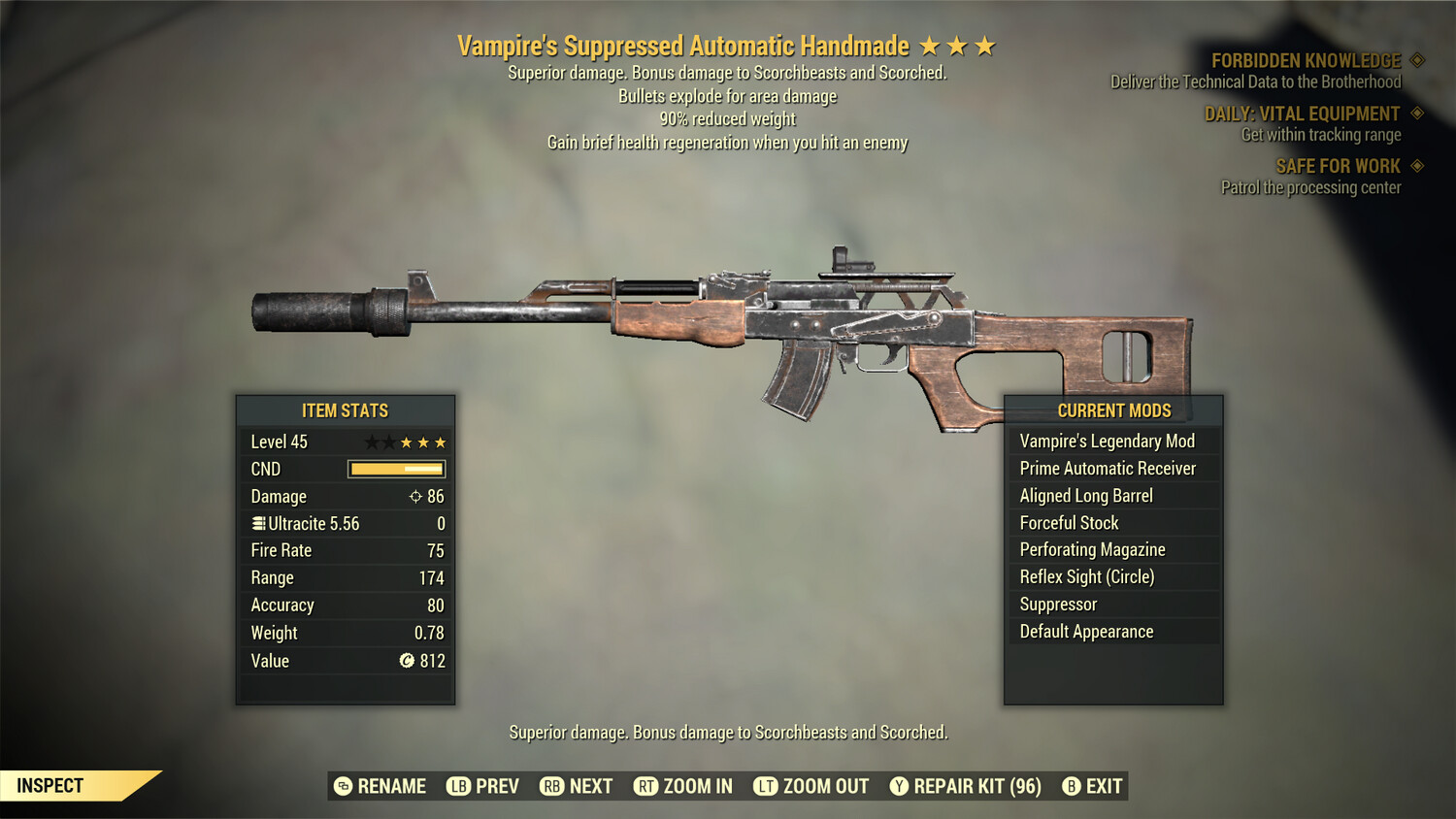1456x819 pixels.
Task: Click the B icon for Exit
Action: point(1073,786)
